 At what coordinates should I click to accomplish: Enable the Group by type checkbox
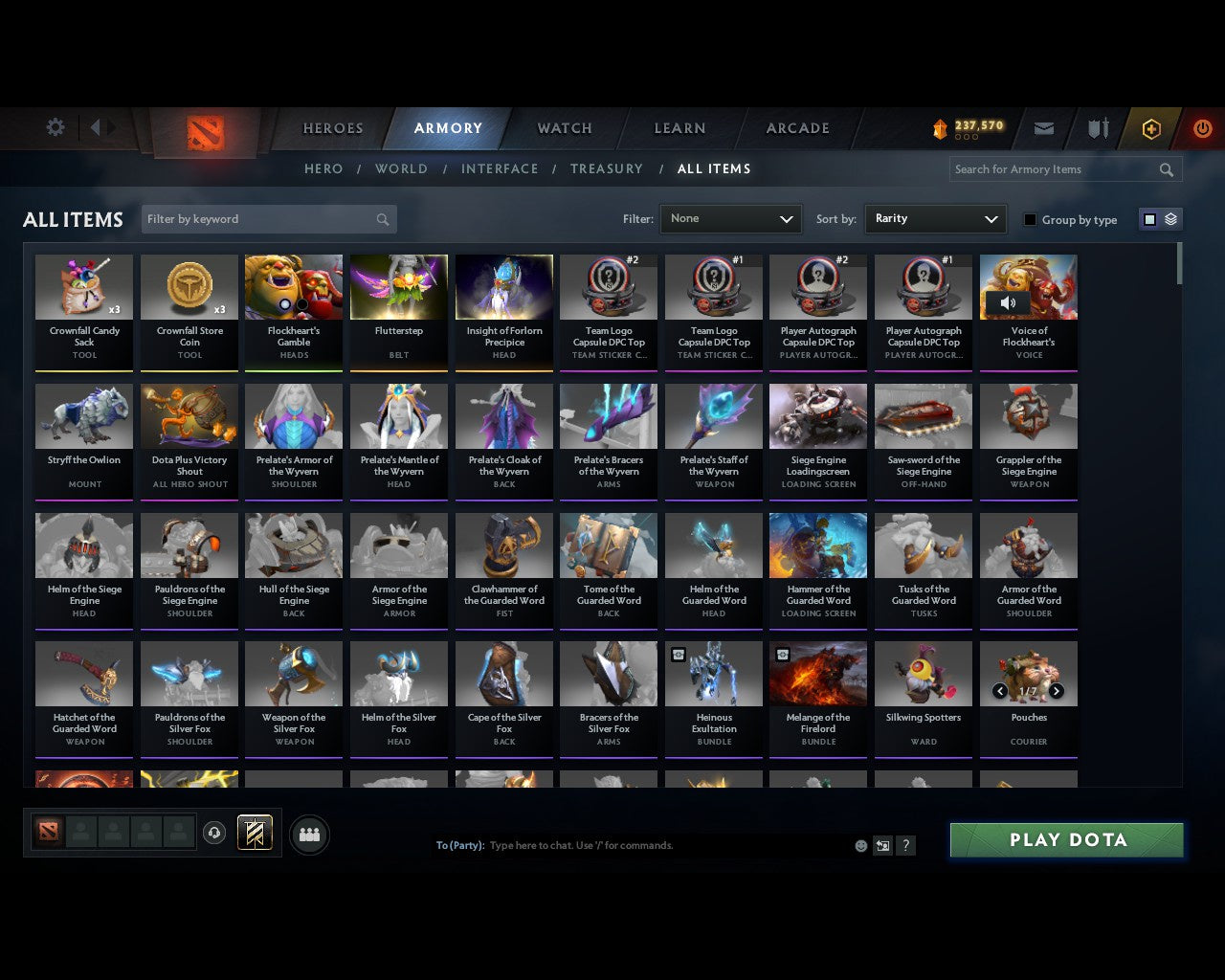point(1030,219)
